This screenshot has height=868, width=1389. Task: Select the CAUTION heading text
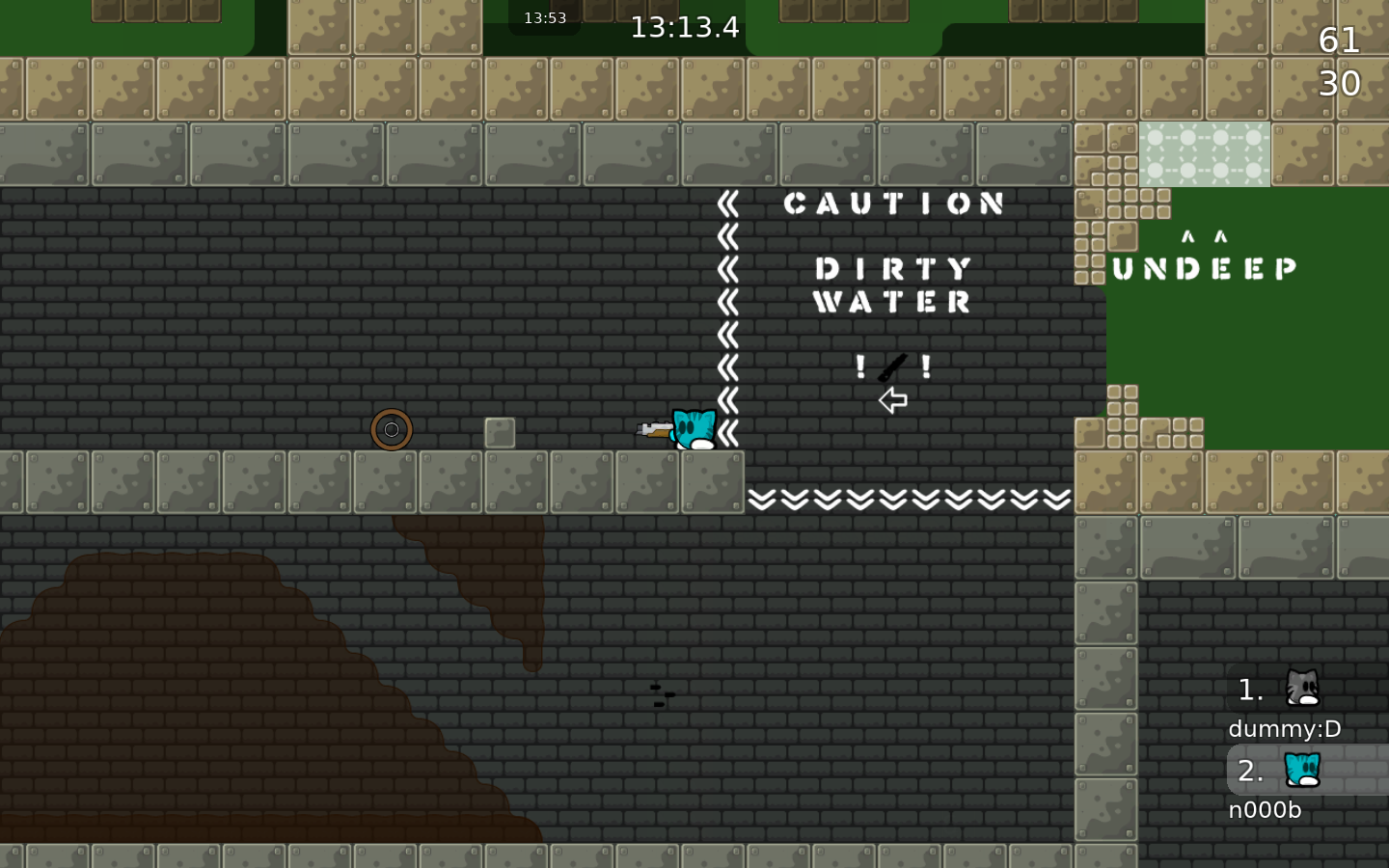tap(892, 203)
